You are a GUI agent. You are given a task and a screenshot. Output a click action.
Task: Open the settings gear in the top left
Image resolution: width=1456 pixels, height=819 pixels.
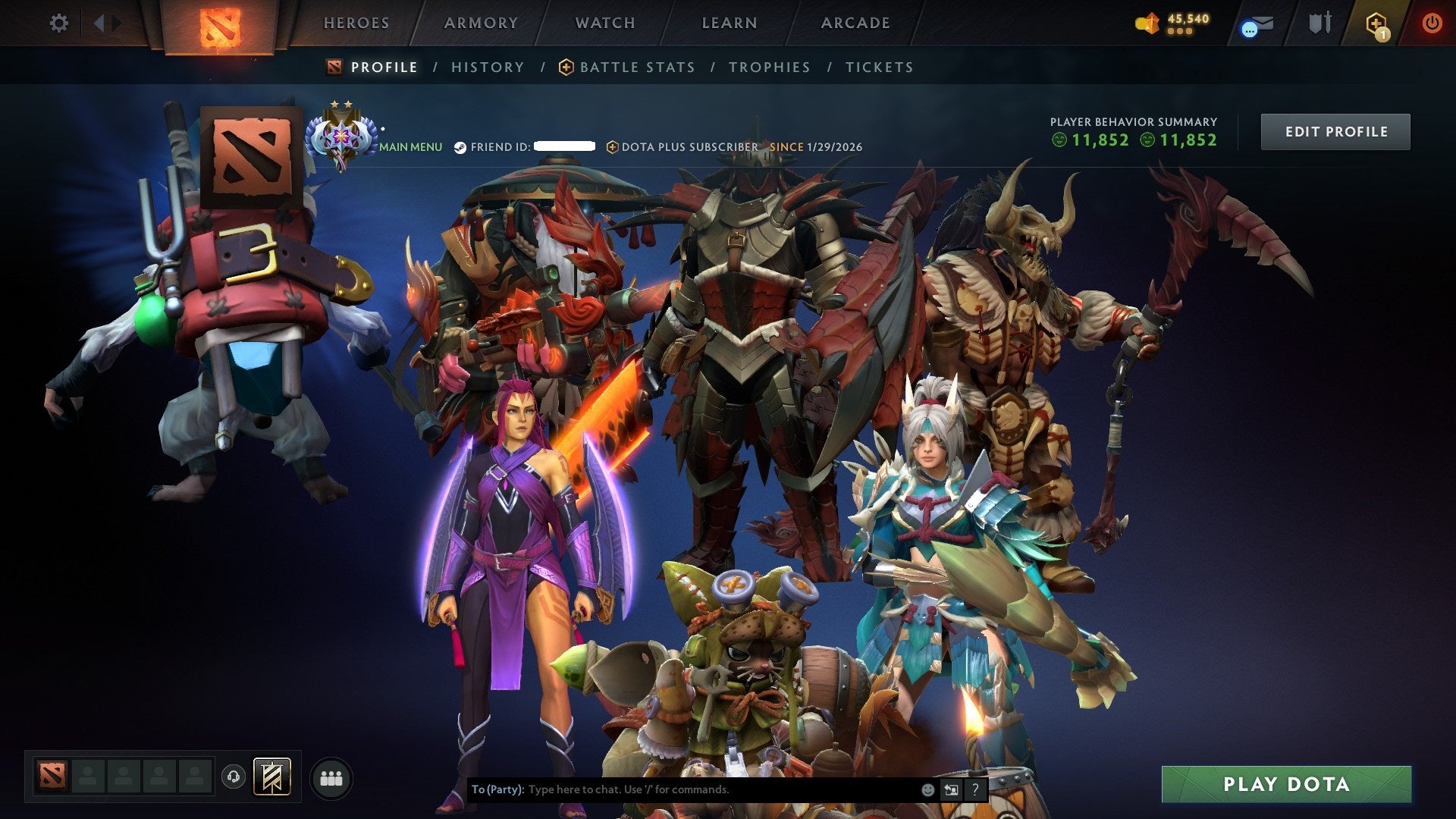[x=58, y=23]
